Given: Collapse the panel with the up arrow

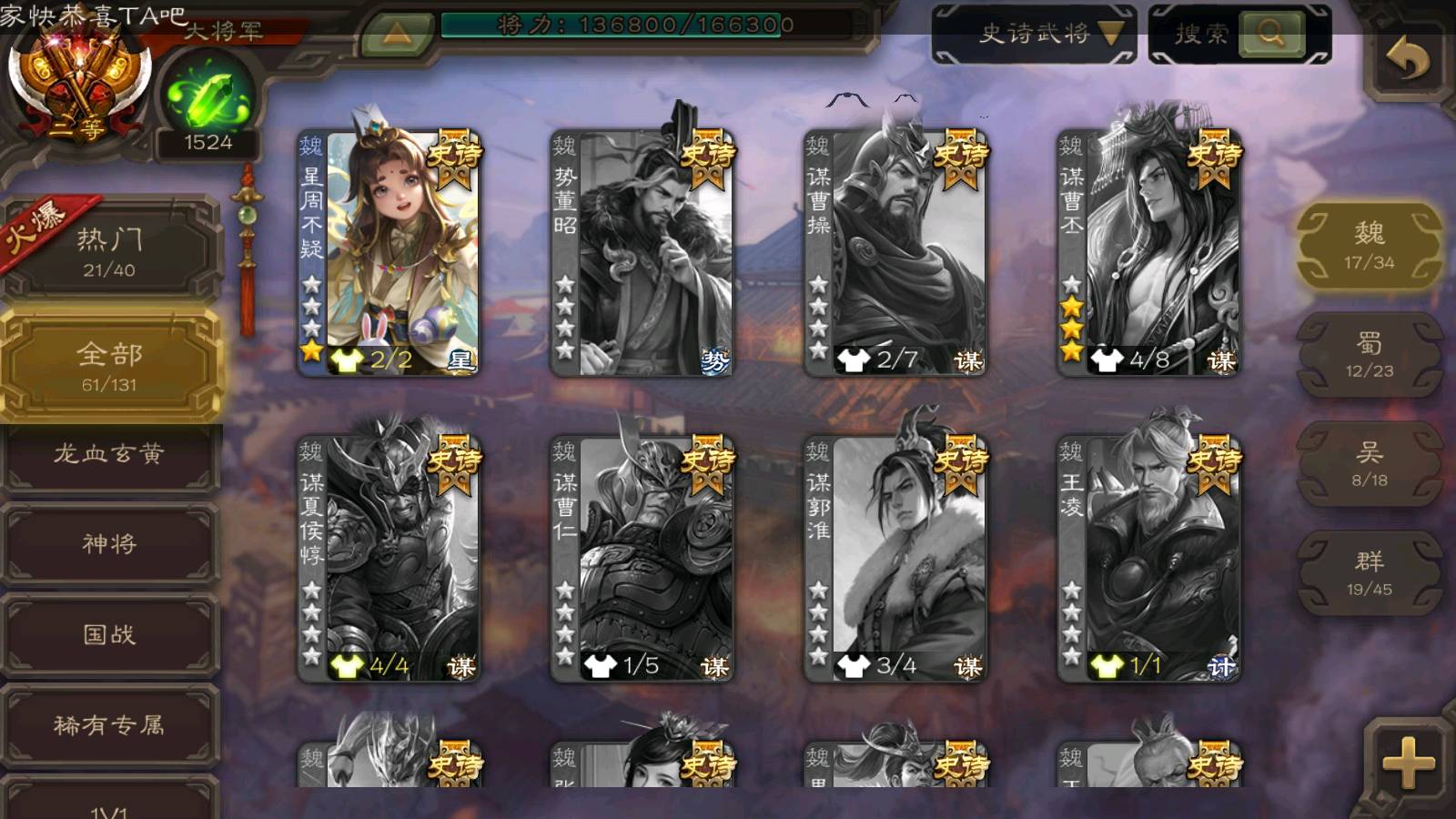Looking at the screenshot, I should coord(397,35).
